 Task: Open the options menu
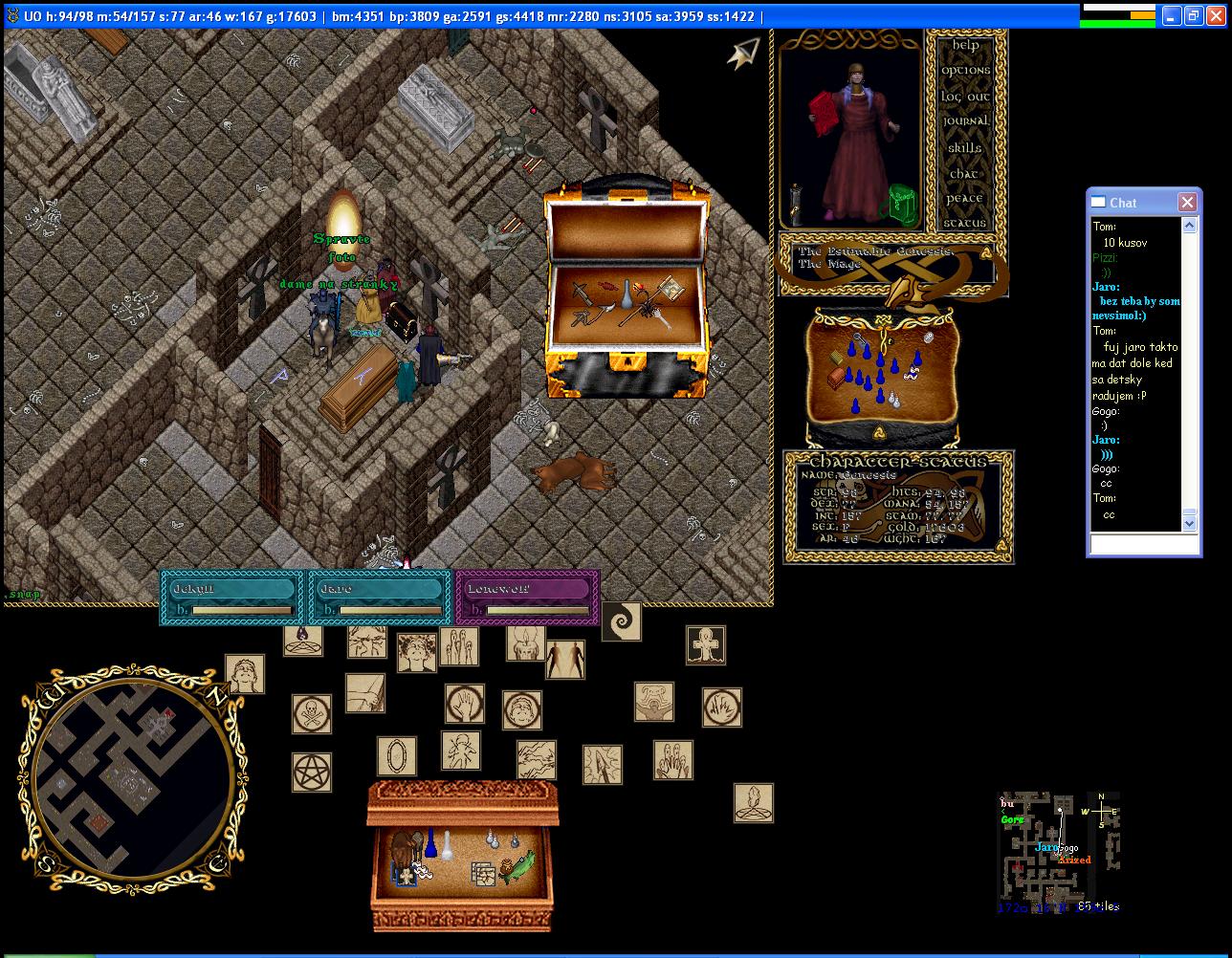[x=965, y=71]
